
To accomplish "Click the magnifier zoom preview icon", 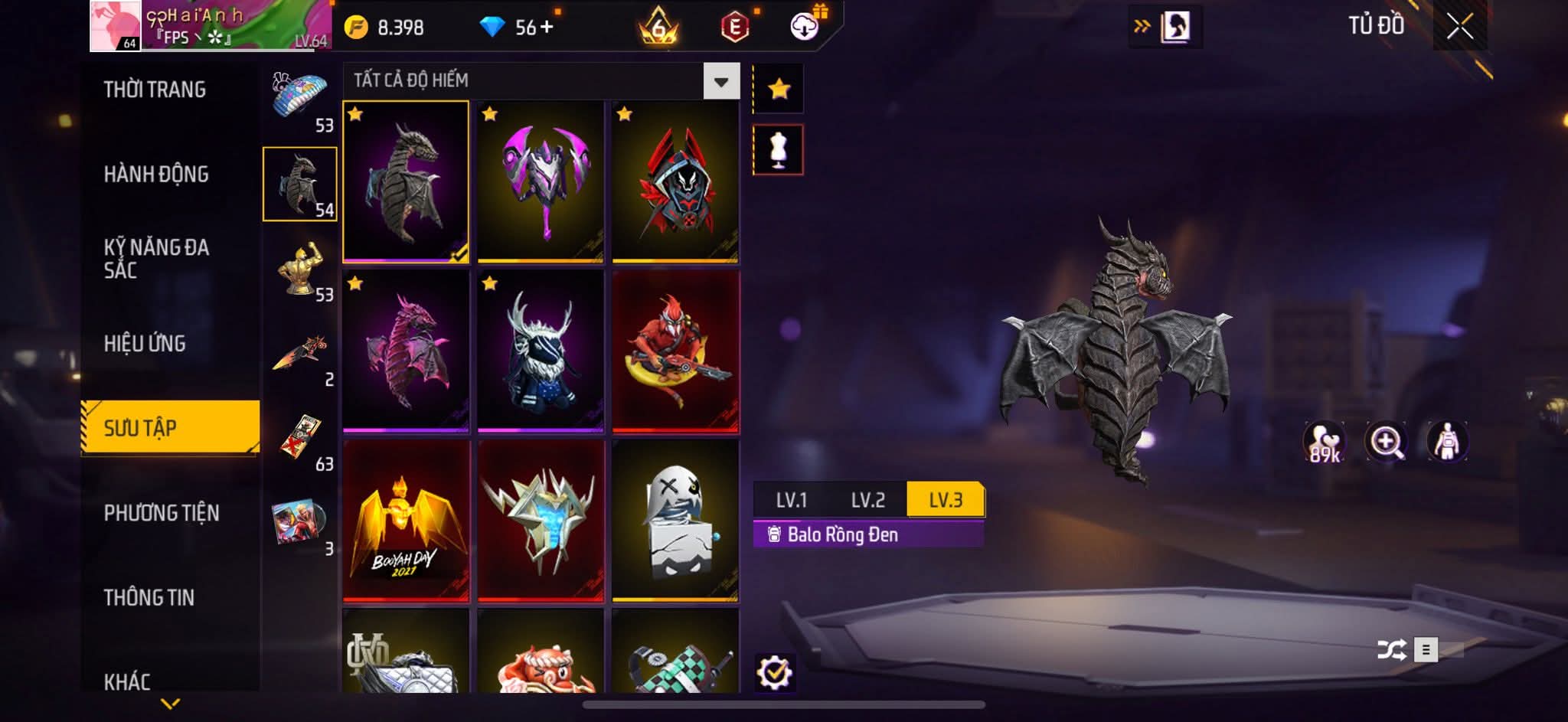I will point(1386,442).
